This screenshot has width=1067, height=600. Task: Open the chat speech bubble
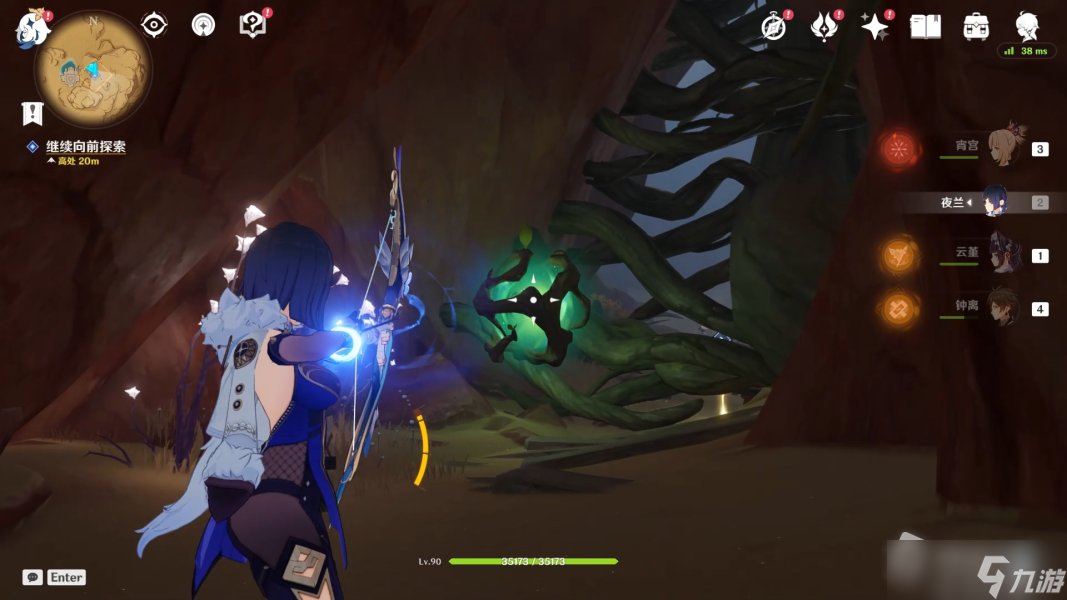click(x=33, y=577)
